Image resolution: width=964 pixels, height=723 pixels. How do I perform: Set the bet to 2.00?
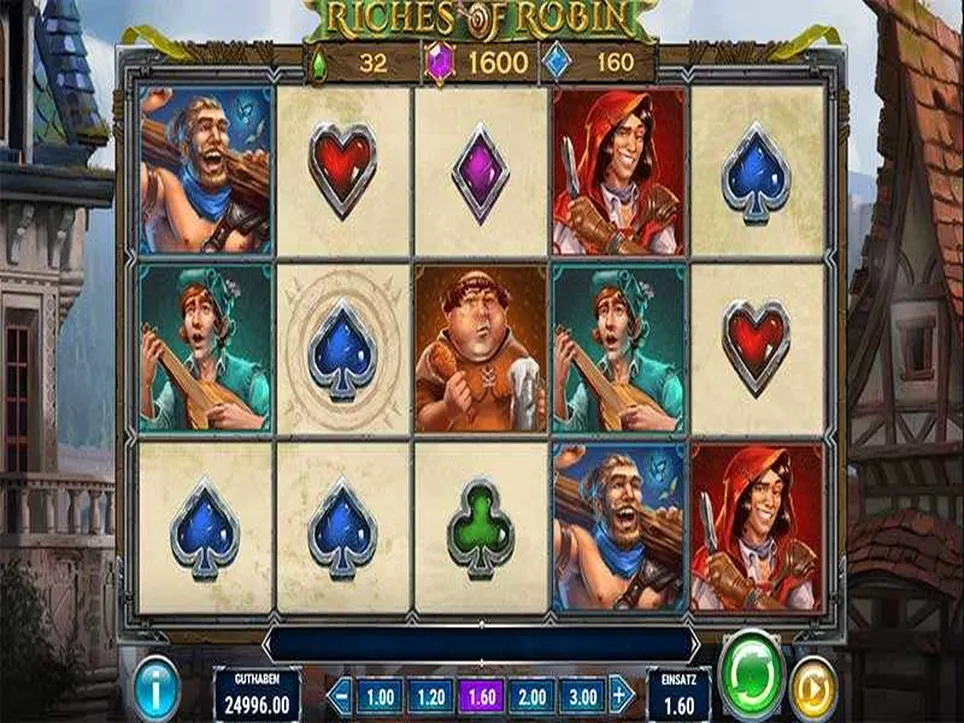pos(532,694)
